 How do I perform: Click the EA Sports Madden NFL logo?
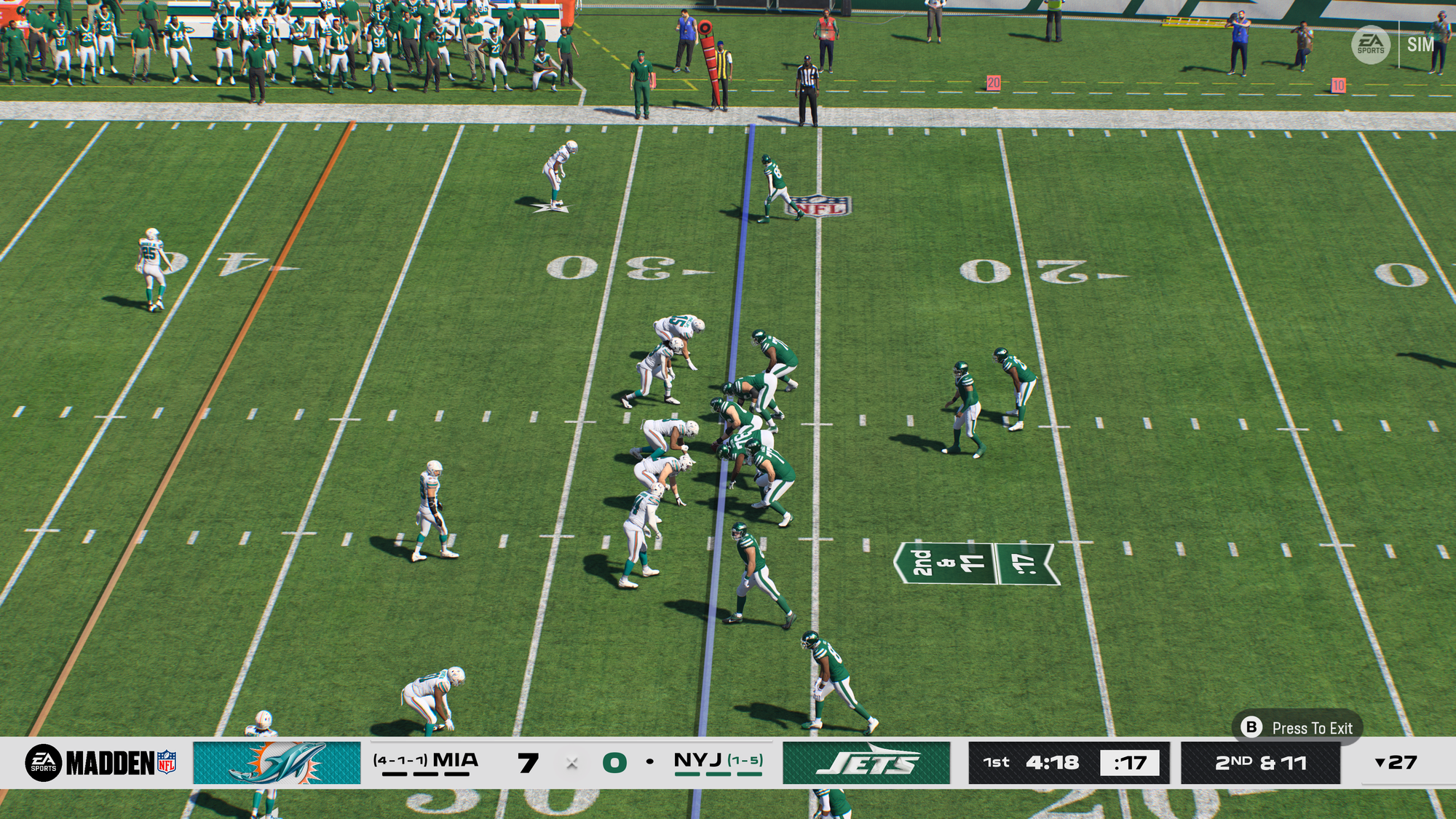(x=100, y=762)
